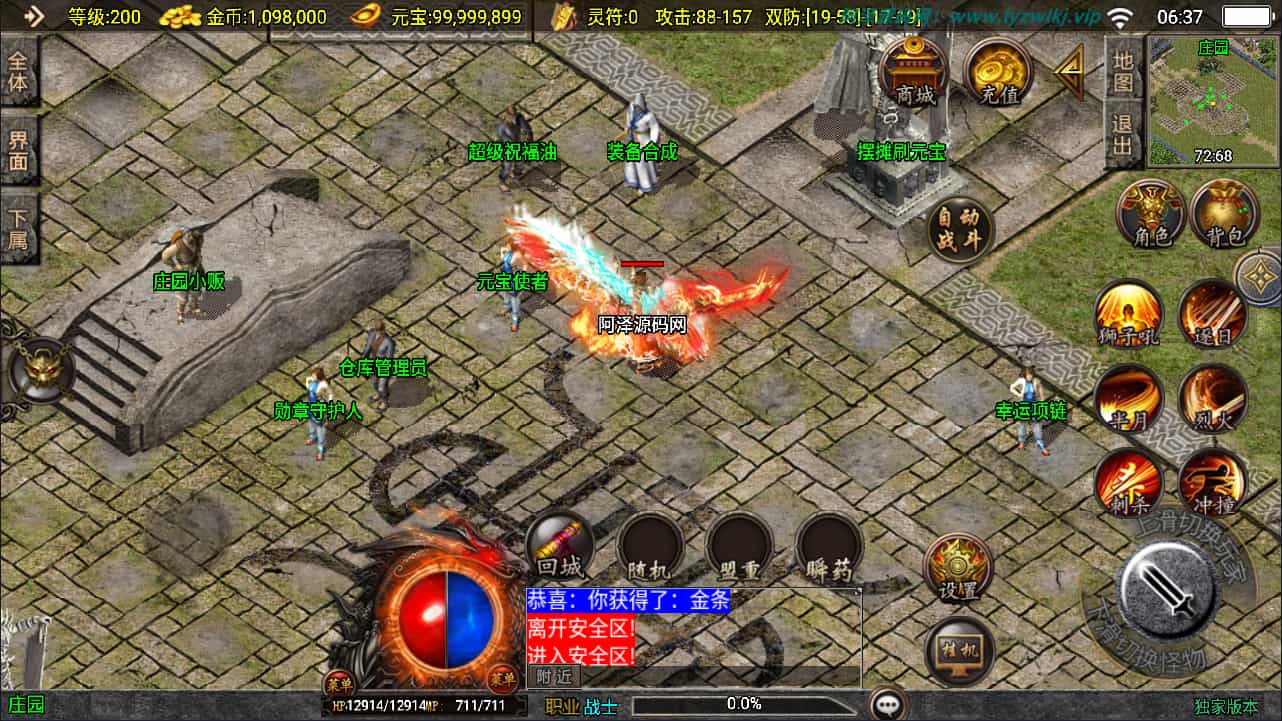Activate the 狮子吼 skill

pyautogui.click(x=1129, y=314)
